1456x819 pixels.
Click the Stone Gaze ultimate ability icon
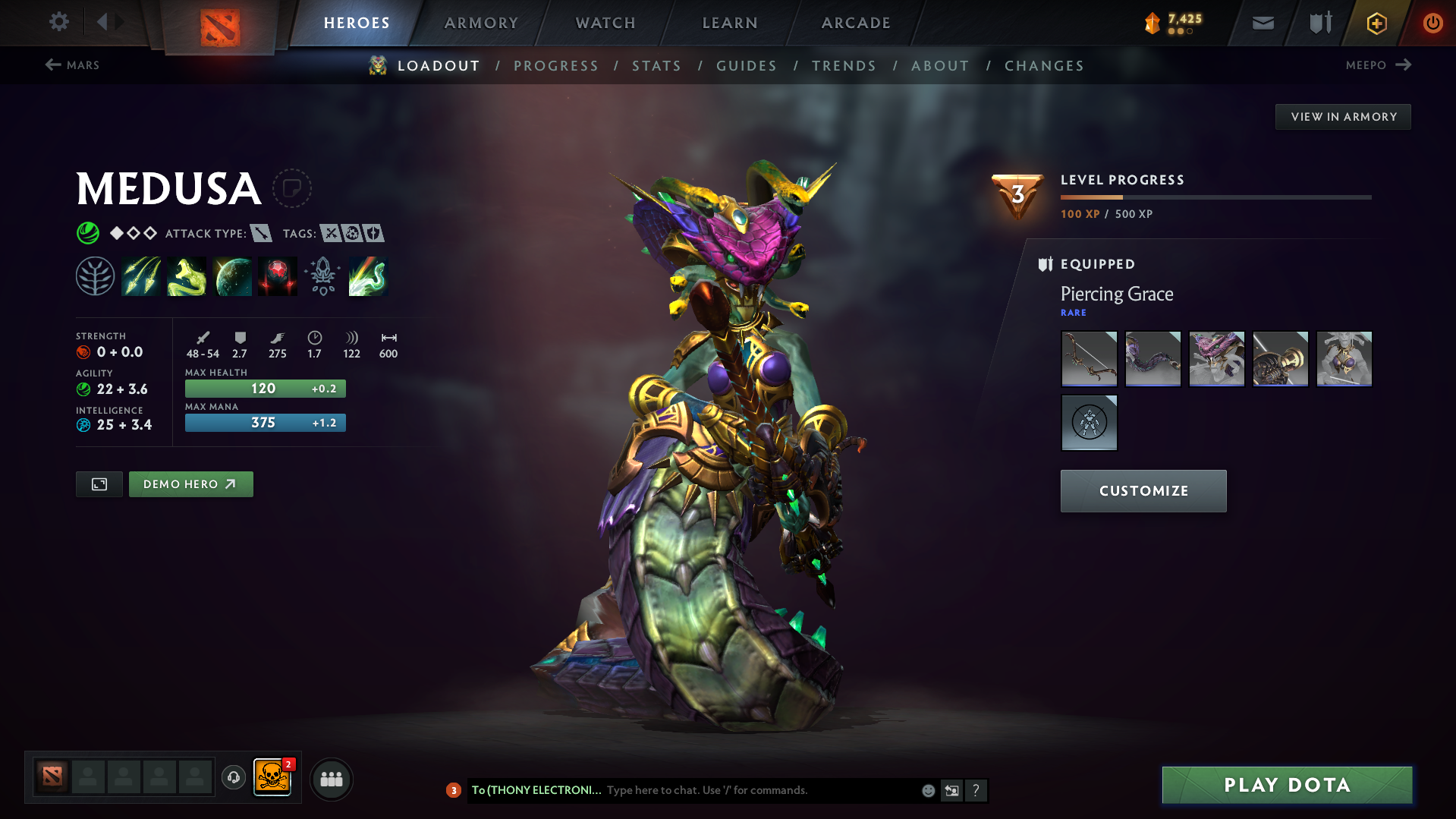pos(277,275)
